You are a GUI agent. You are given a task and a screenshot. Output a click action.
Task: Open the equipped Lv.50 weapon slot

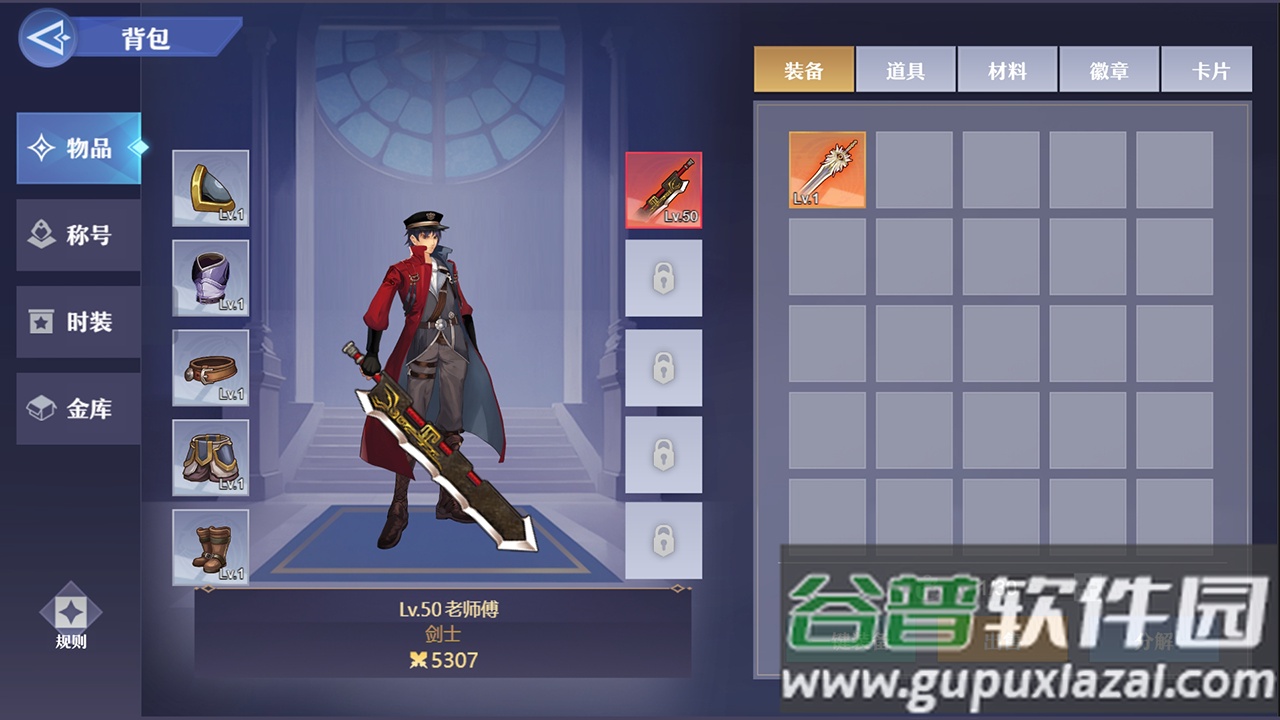(x=663, y=190)
